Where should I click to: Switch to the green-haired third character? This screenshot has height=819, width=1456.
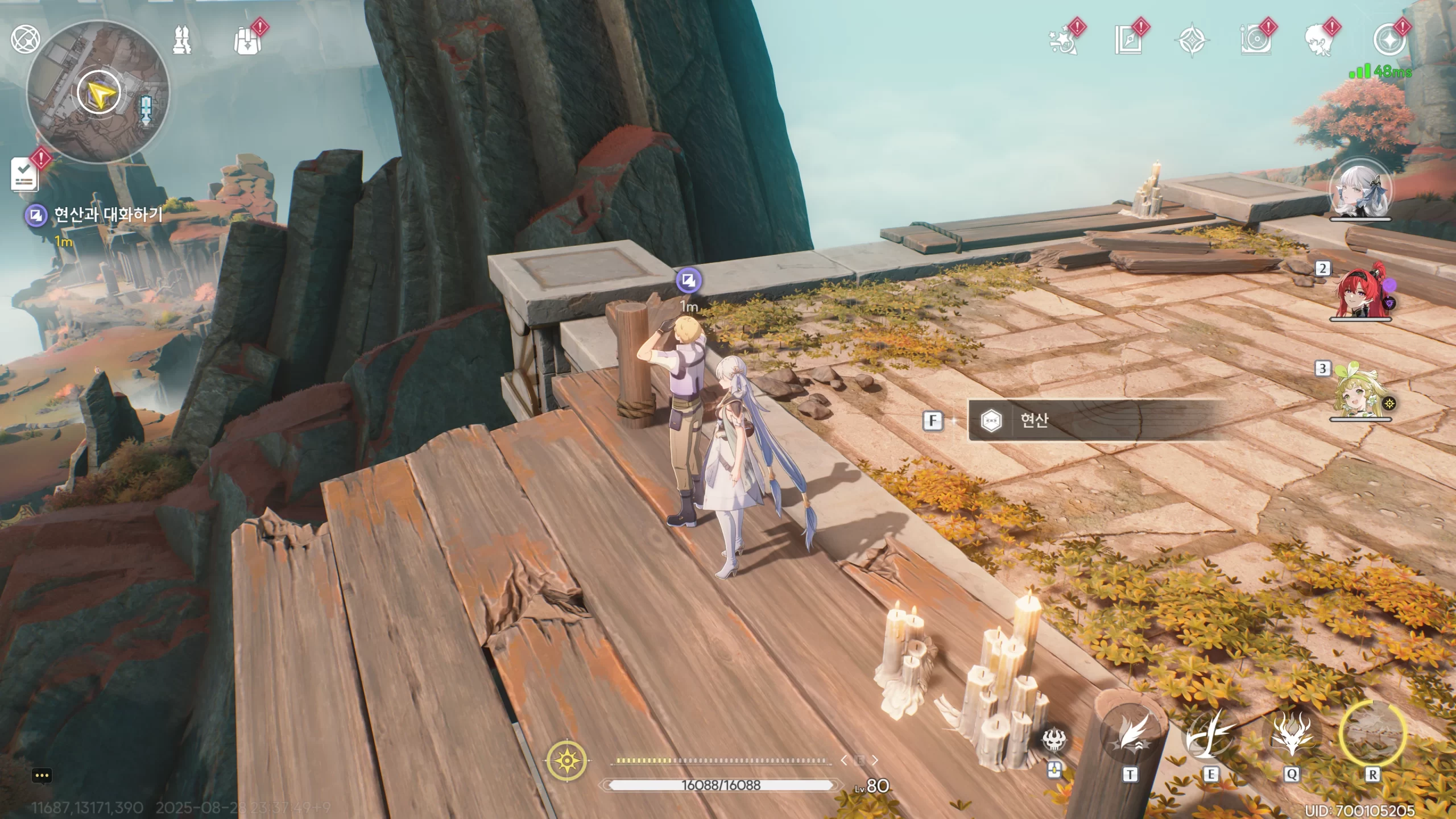pyautogui.click(x=1360, y=394)
